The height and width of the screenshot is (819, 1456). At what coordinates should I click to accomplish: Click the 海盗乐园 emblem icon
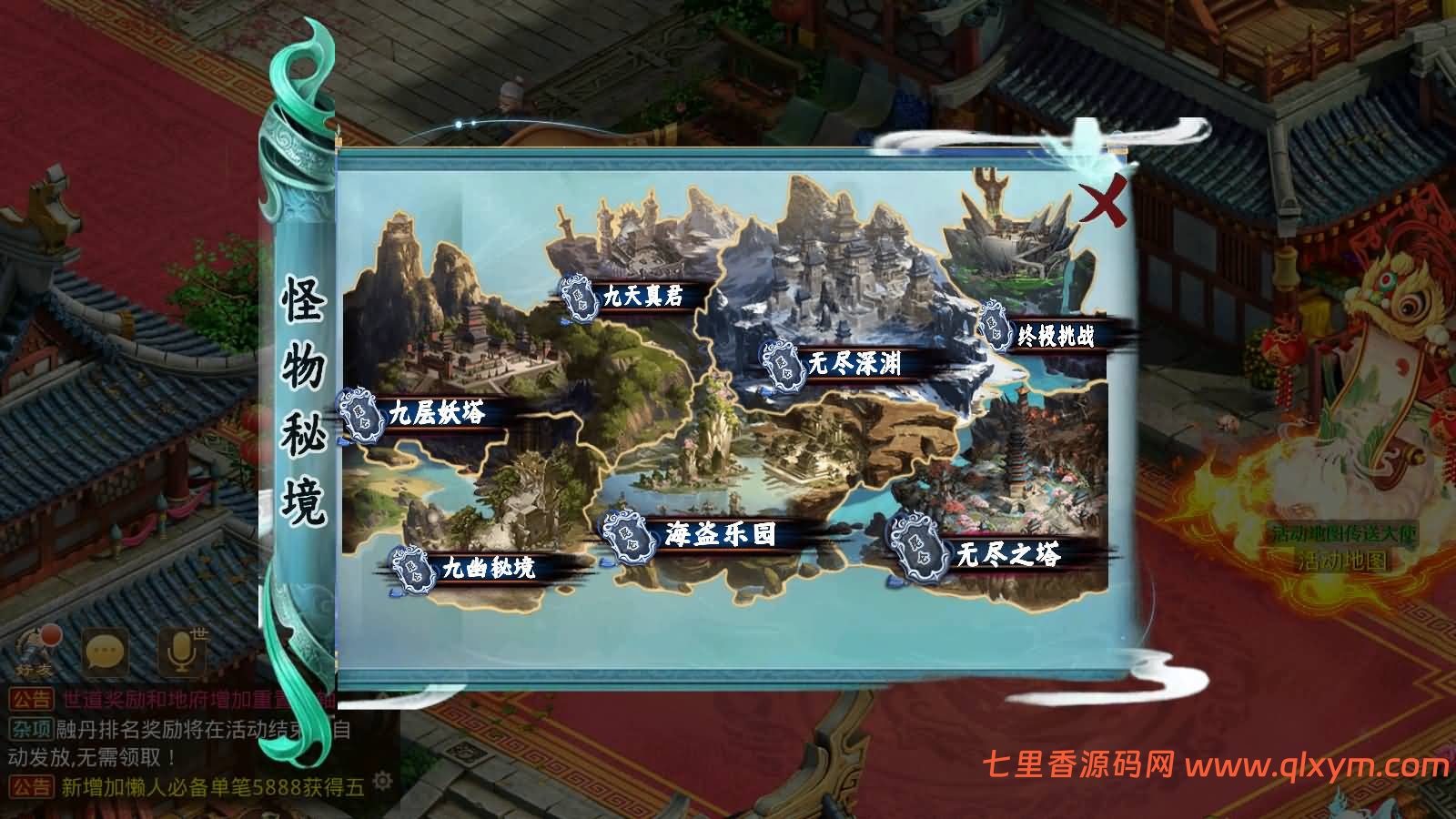(x=627, y=533)
